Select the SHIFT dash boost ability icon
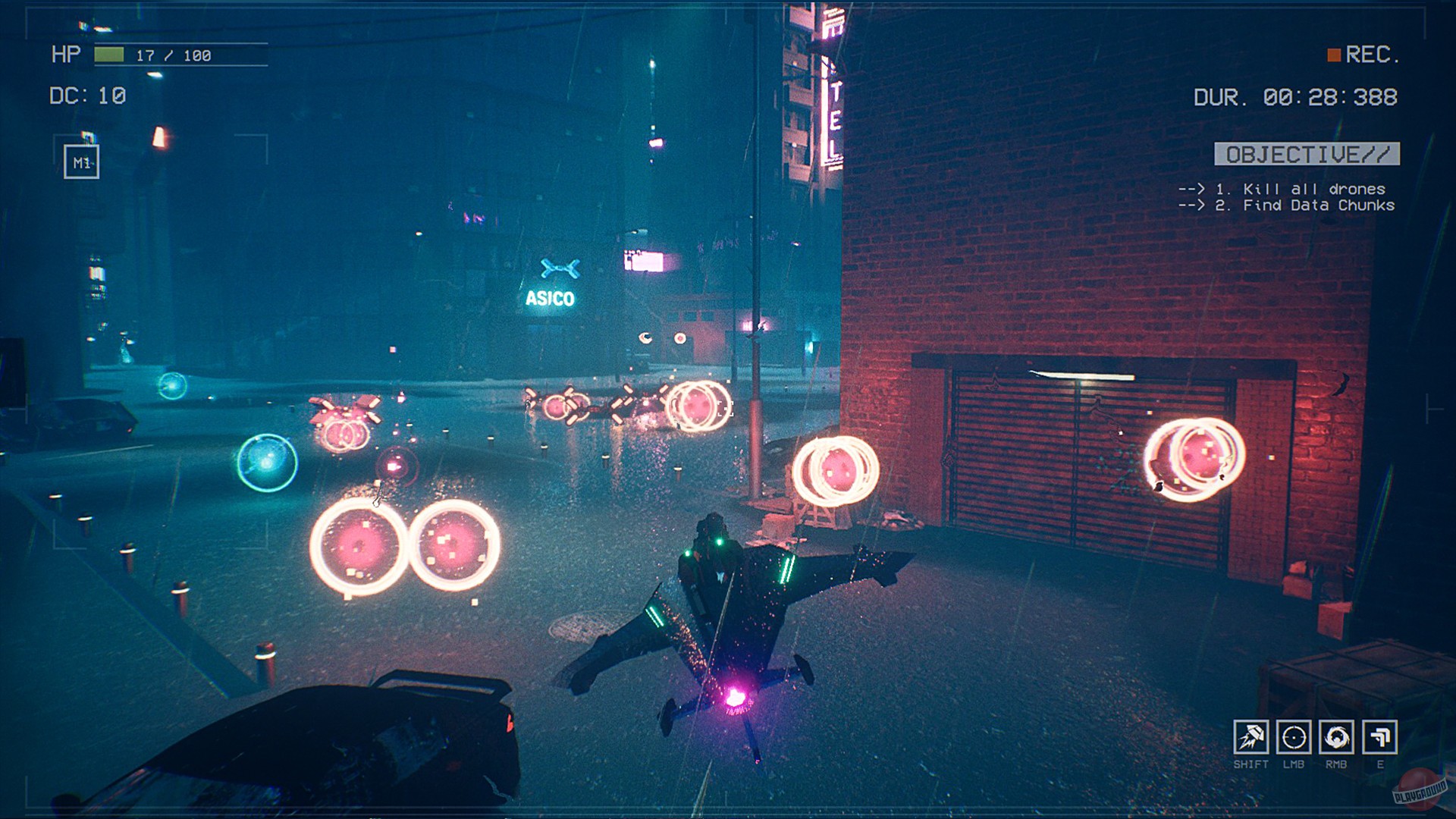Viewport: 1456px width, 819px height. 1253,736
